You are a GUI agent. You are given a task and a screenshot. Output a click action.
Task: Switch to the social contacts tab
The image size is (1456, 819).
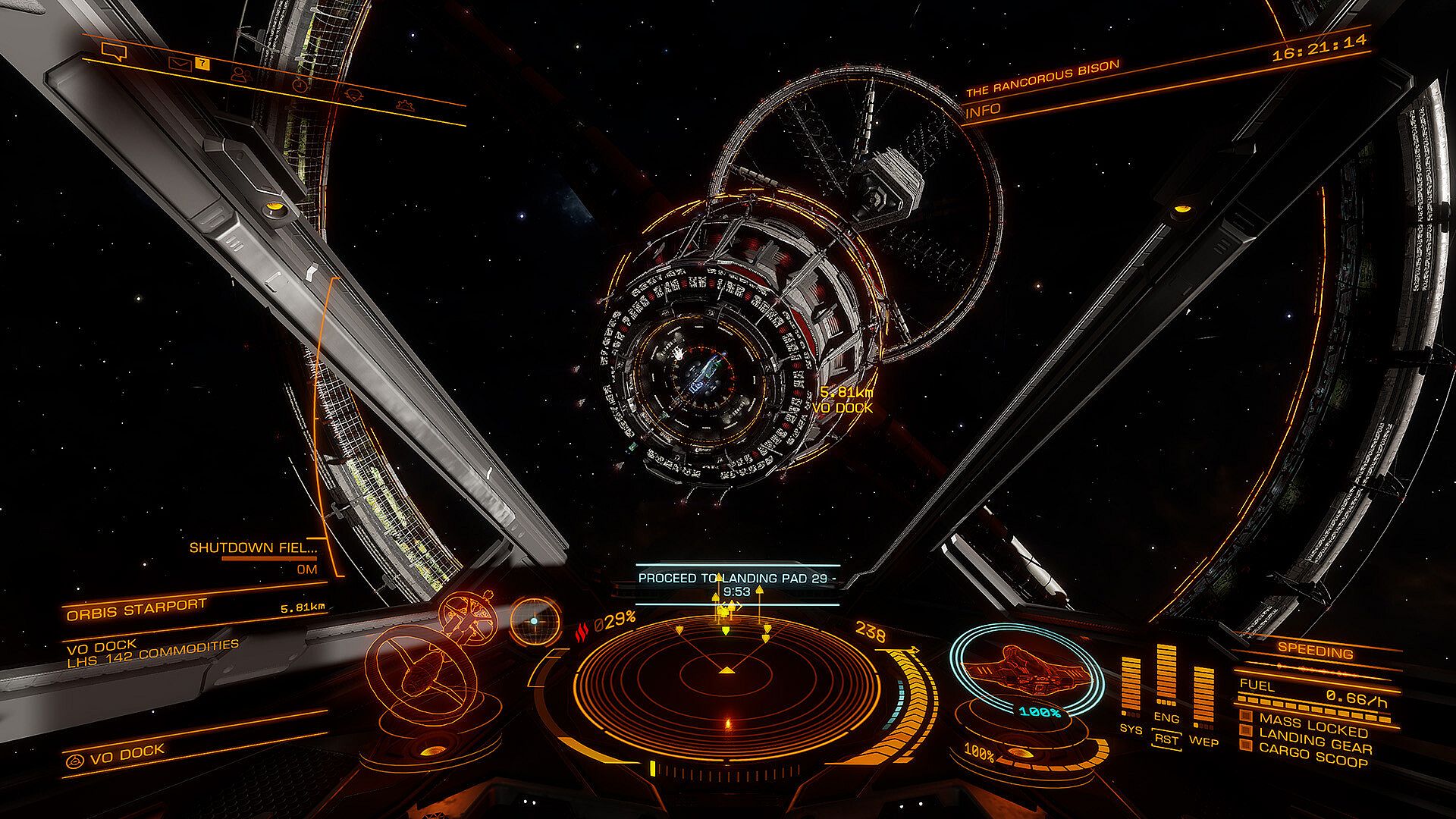point(242,74)
